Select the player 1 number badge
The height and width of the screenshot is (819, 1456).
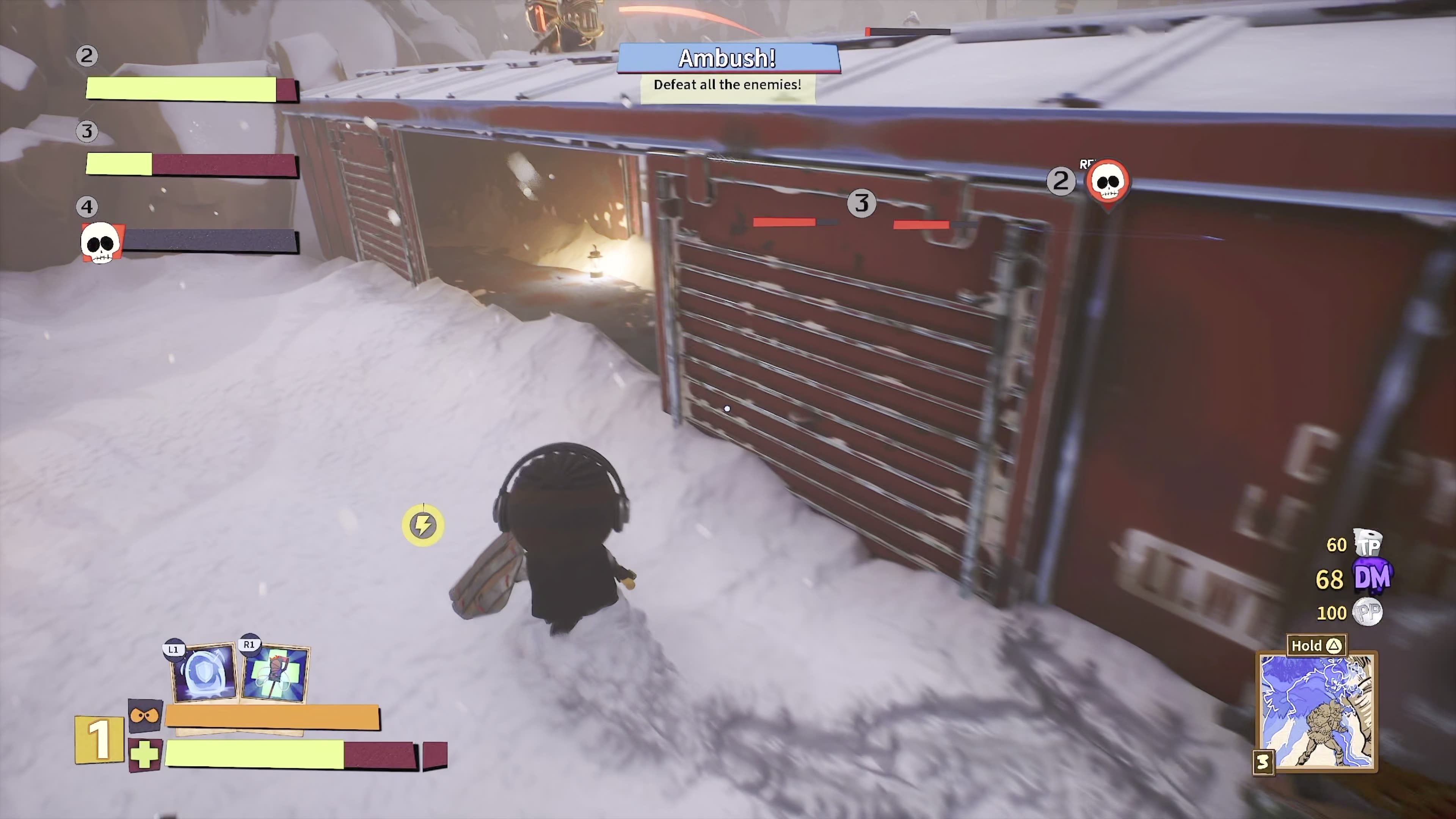point(99,739)
